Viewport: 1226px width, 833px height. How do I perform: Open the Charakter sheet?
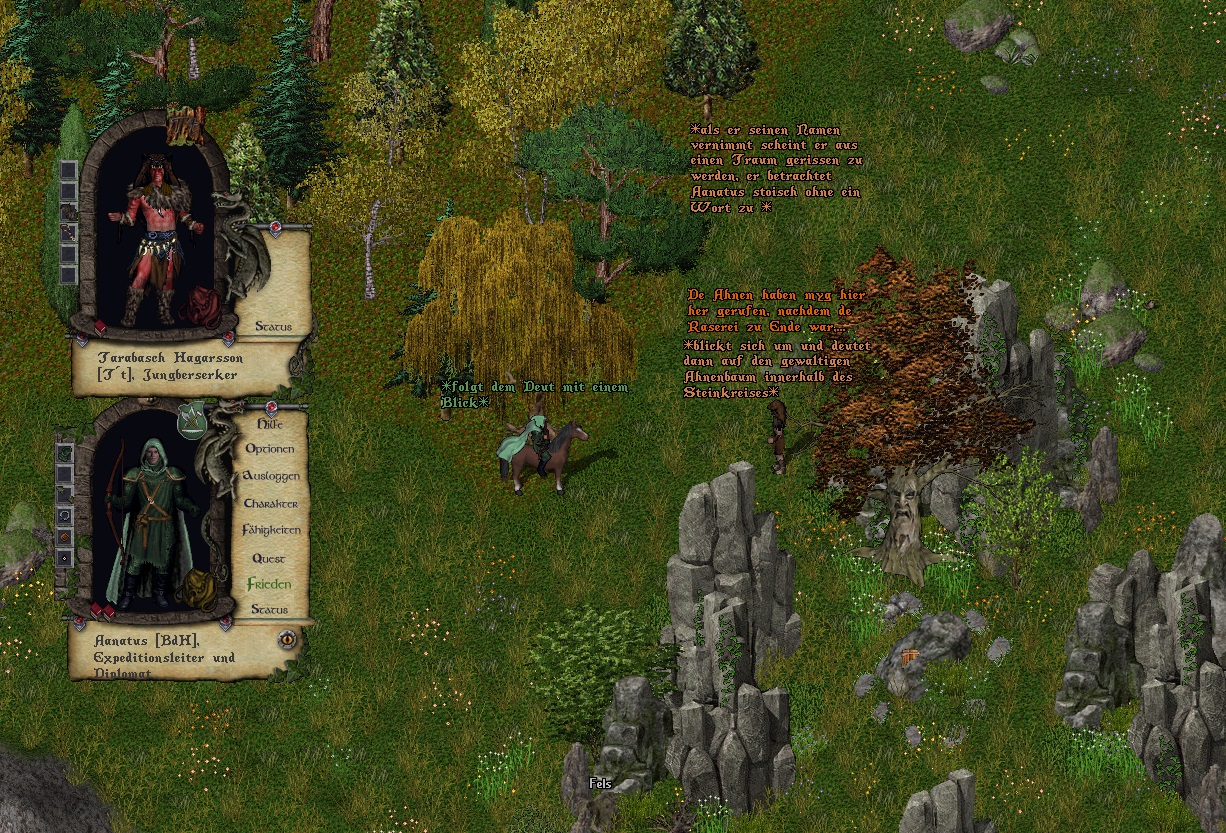pos(270,503)
